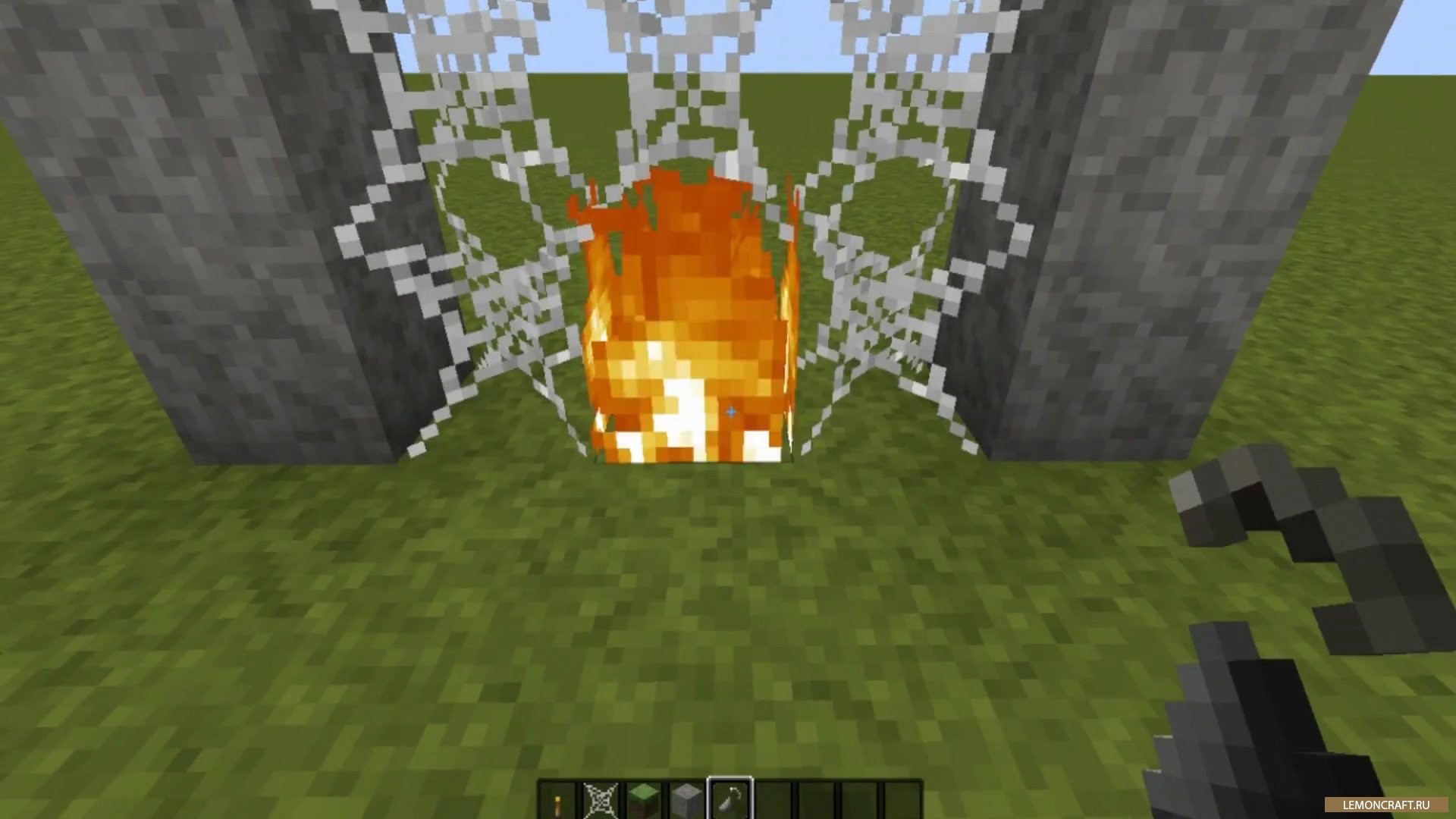Open the LEMONCRAFT.RU watermark link
The width and height of the screenshot is (1456, 819).
tap(1385, 805)
